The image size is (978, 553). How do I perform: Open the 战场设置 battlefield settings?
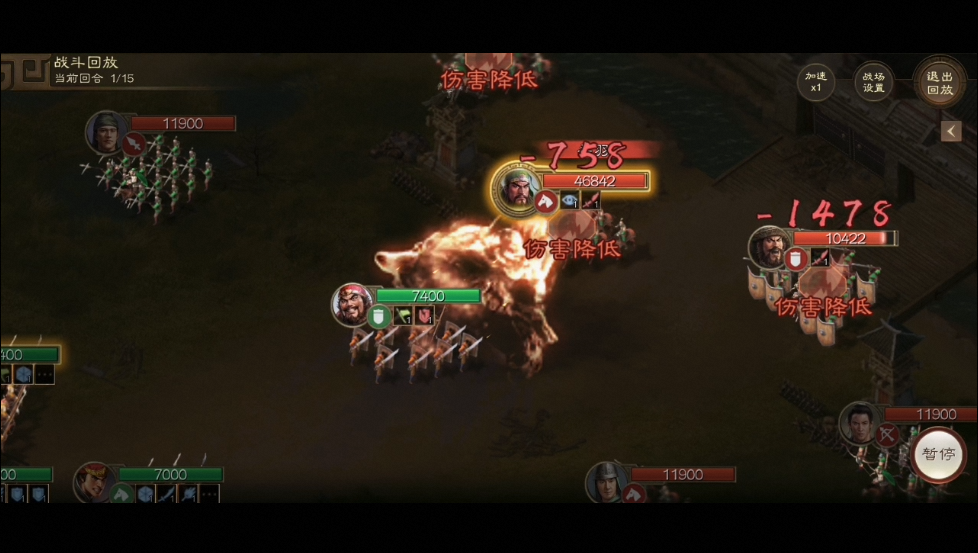[x=873, y=81]
